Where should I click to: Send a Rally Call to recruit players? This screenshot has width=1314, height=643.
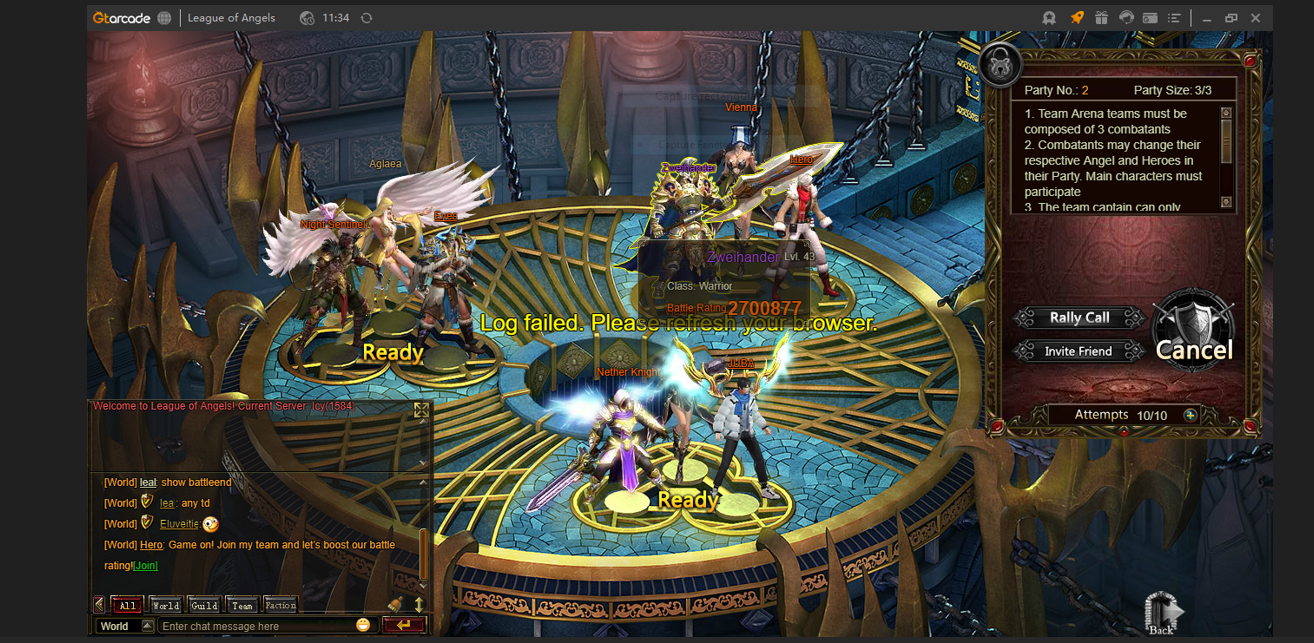coord(1079,318)
